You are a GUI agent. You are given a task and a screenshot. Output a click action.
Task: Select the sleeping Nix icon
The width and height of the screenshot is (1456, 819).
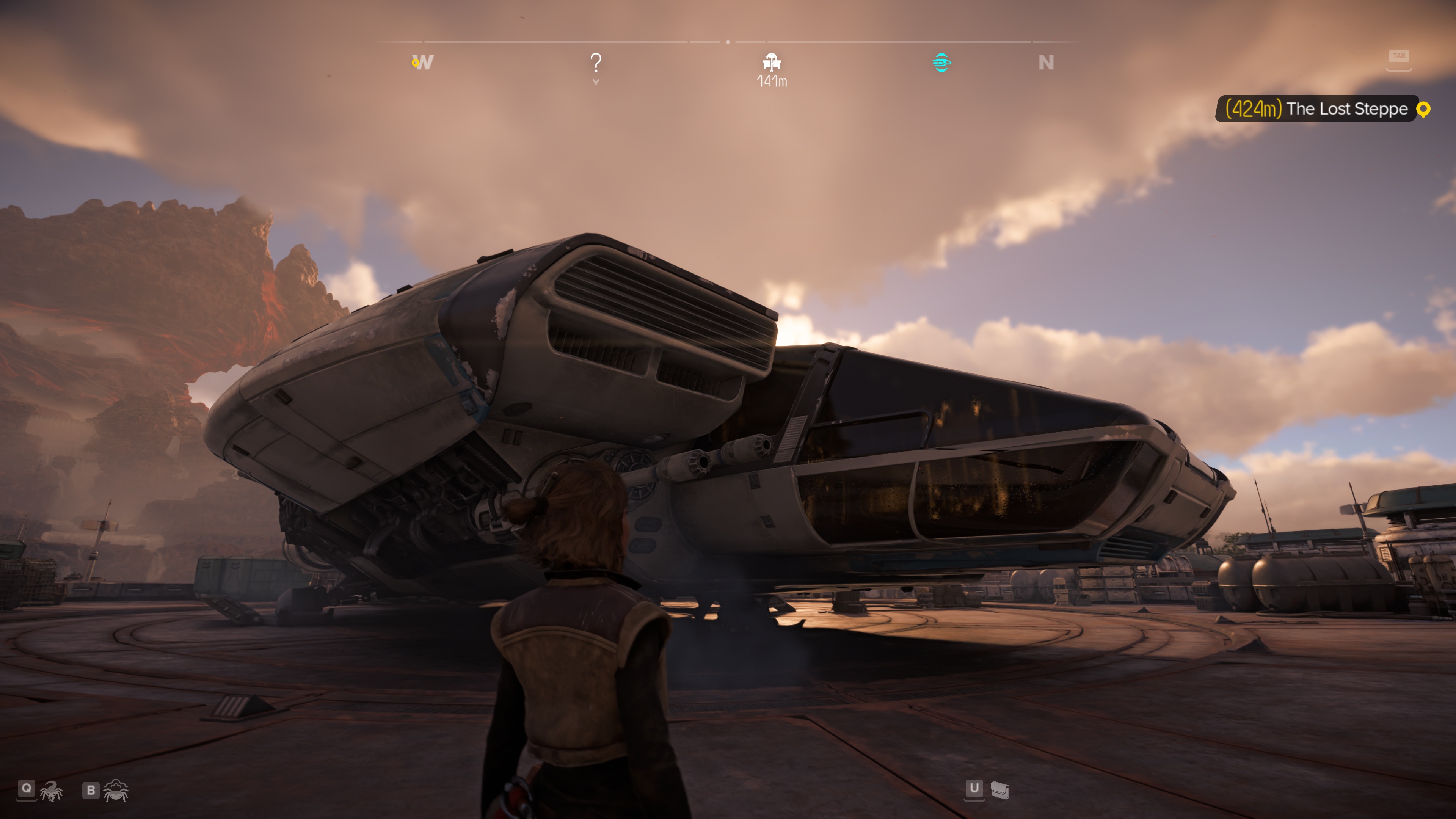(x=116, y=791)
